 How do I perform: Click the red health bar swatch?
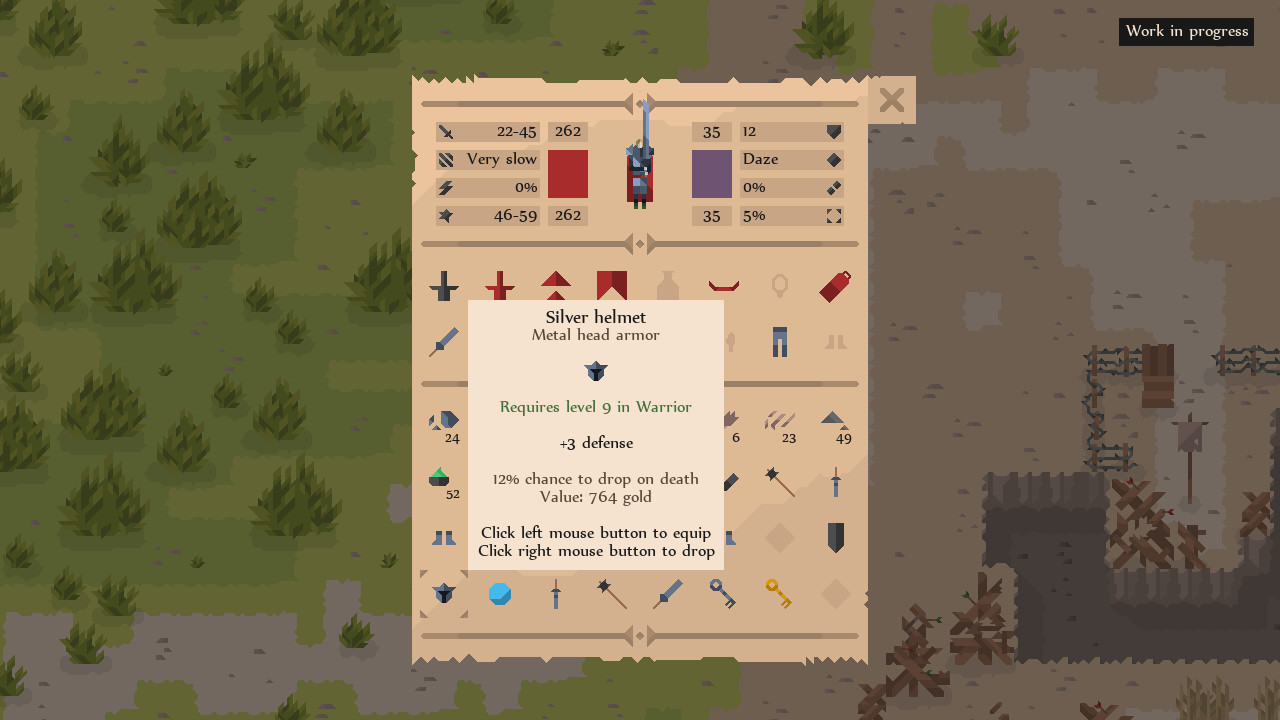(567, 174)
